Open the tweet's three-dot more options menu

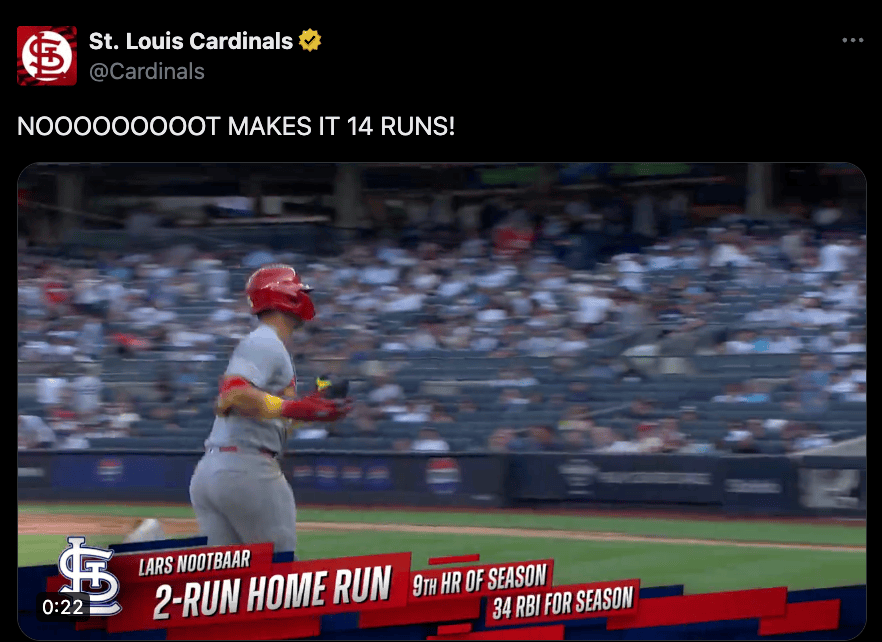coord(852,41)
